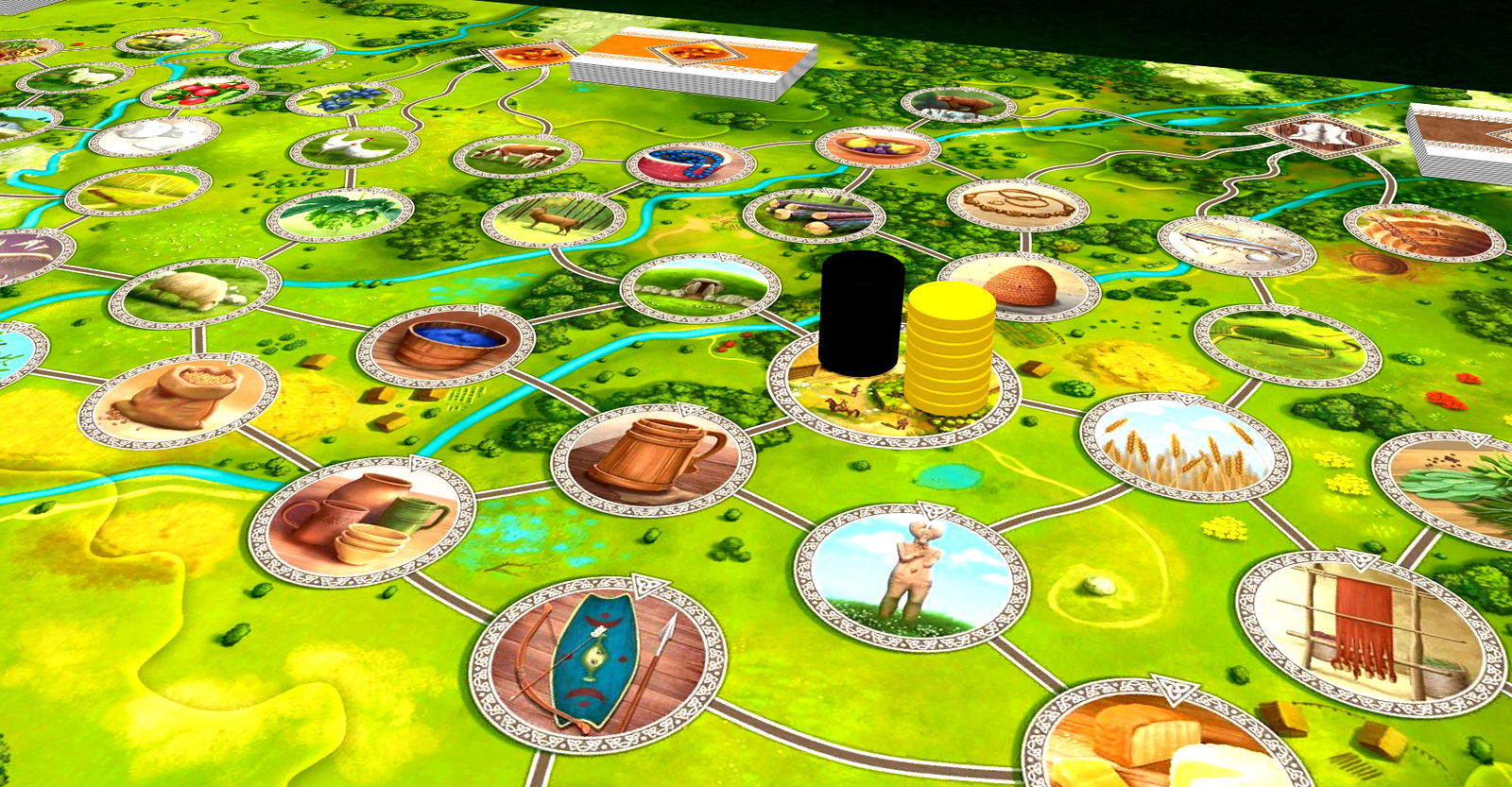Select the black cylinder pawn
Screen dimensions: 1512x787
(x=861, y=314)
